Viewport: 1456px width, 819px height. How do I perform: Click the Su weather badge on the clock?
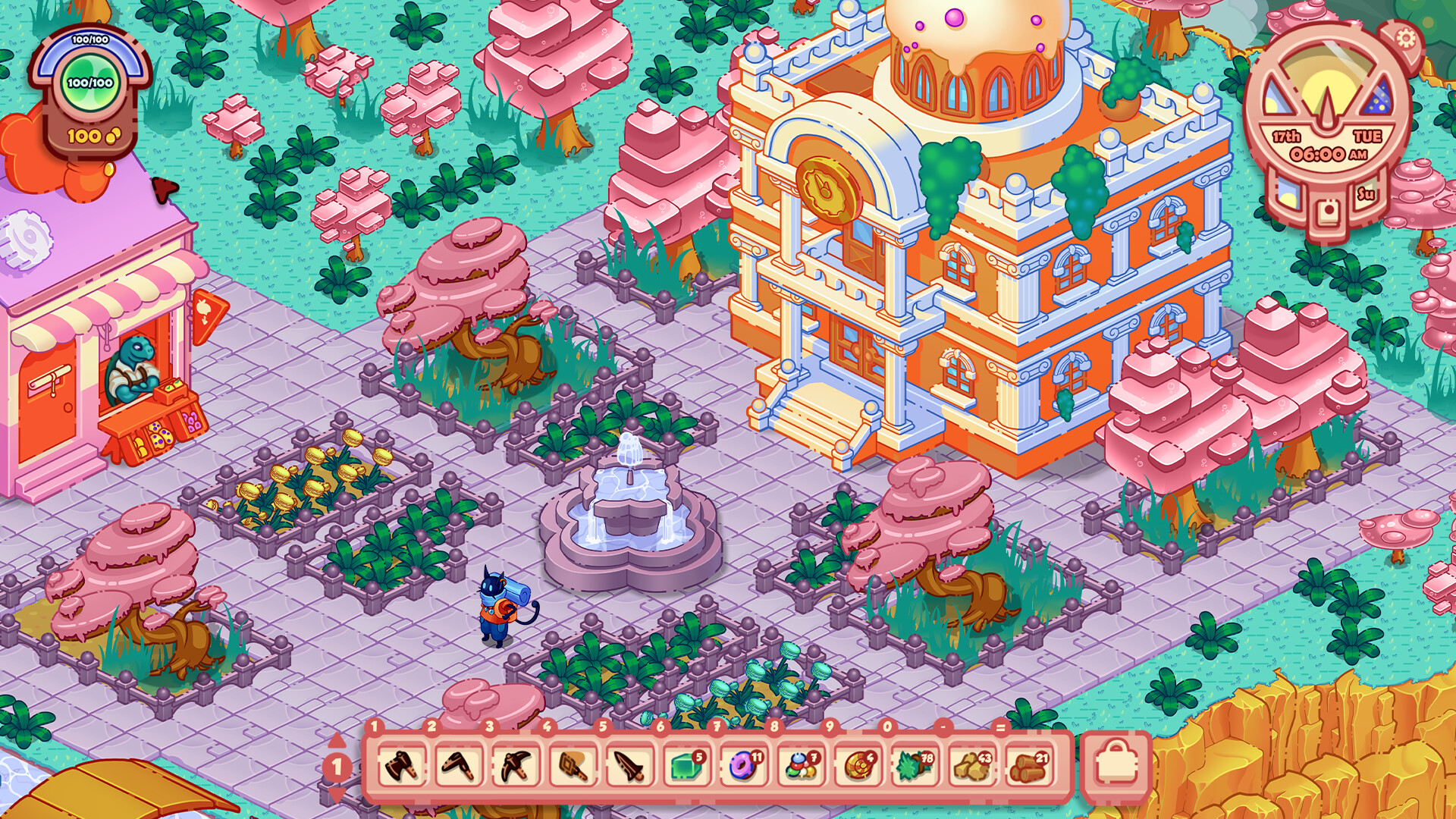point(1365,193)
